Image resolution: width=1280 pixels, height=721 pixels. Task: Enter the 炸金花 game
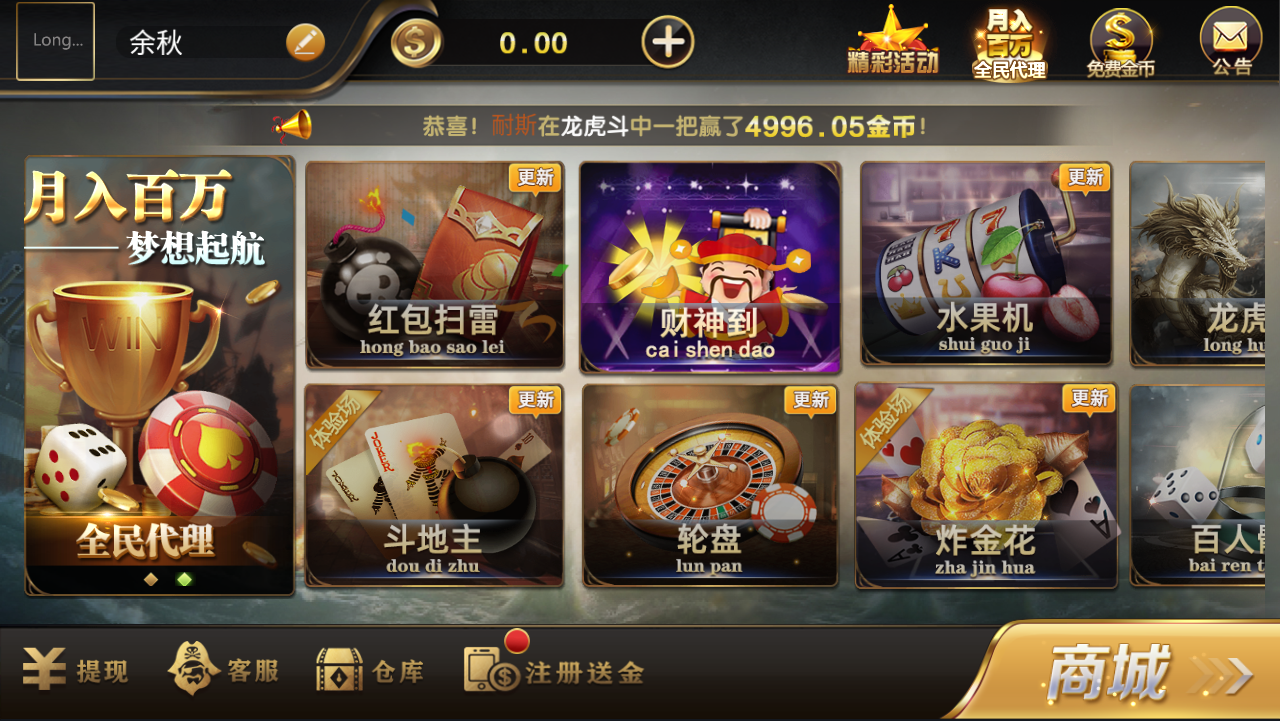[x=985, y=487]
